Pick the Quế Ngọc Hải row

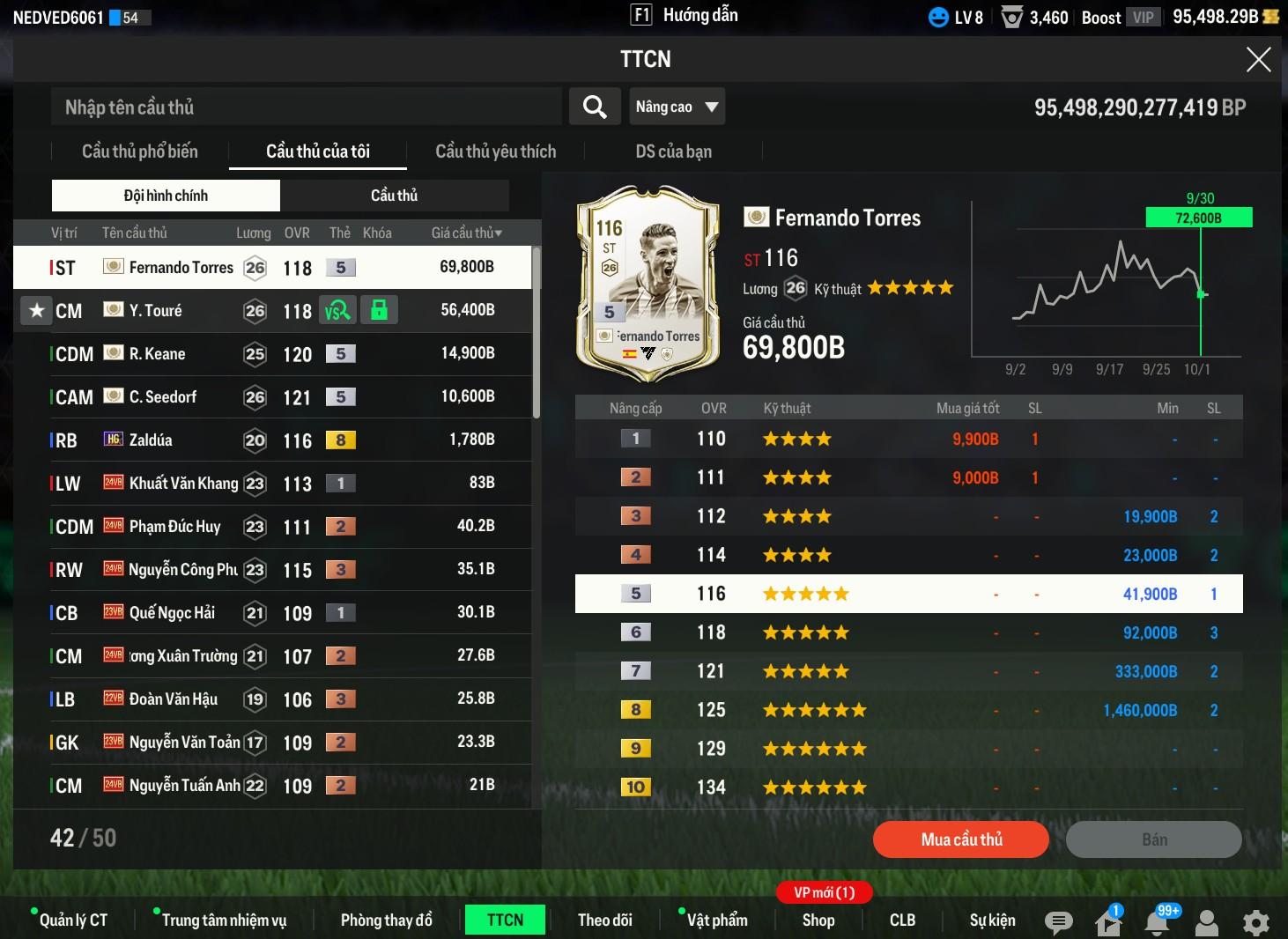273,613
